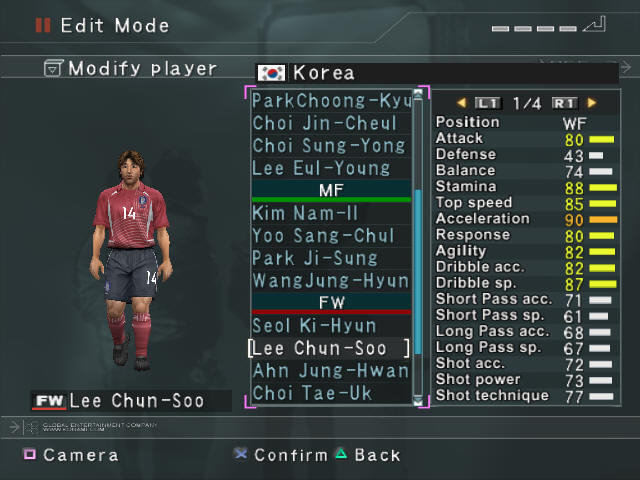Select the highlighted Lee Chun-Soo entry
This screenshot has height=480, width=640.
pyautogui.click(x=329, y=348)
